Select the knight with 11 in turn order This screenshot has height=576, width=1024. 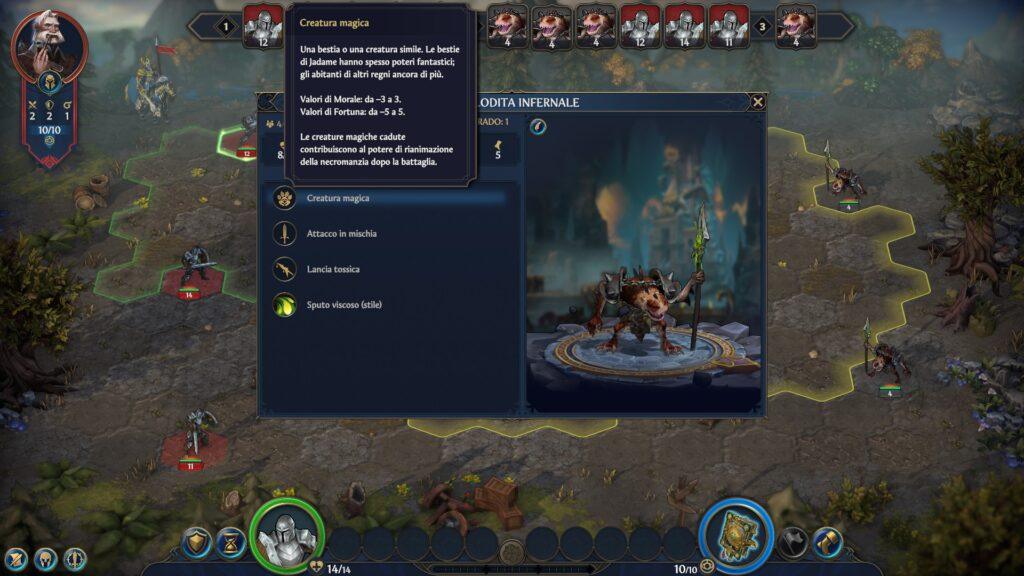729,26
